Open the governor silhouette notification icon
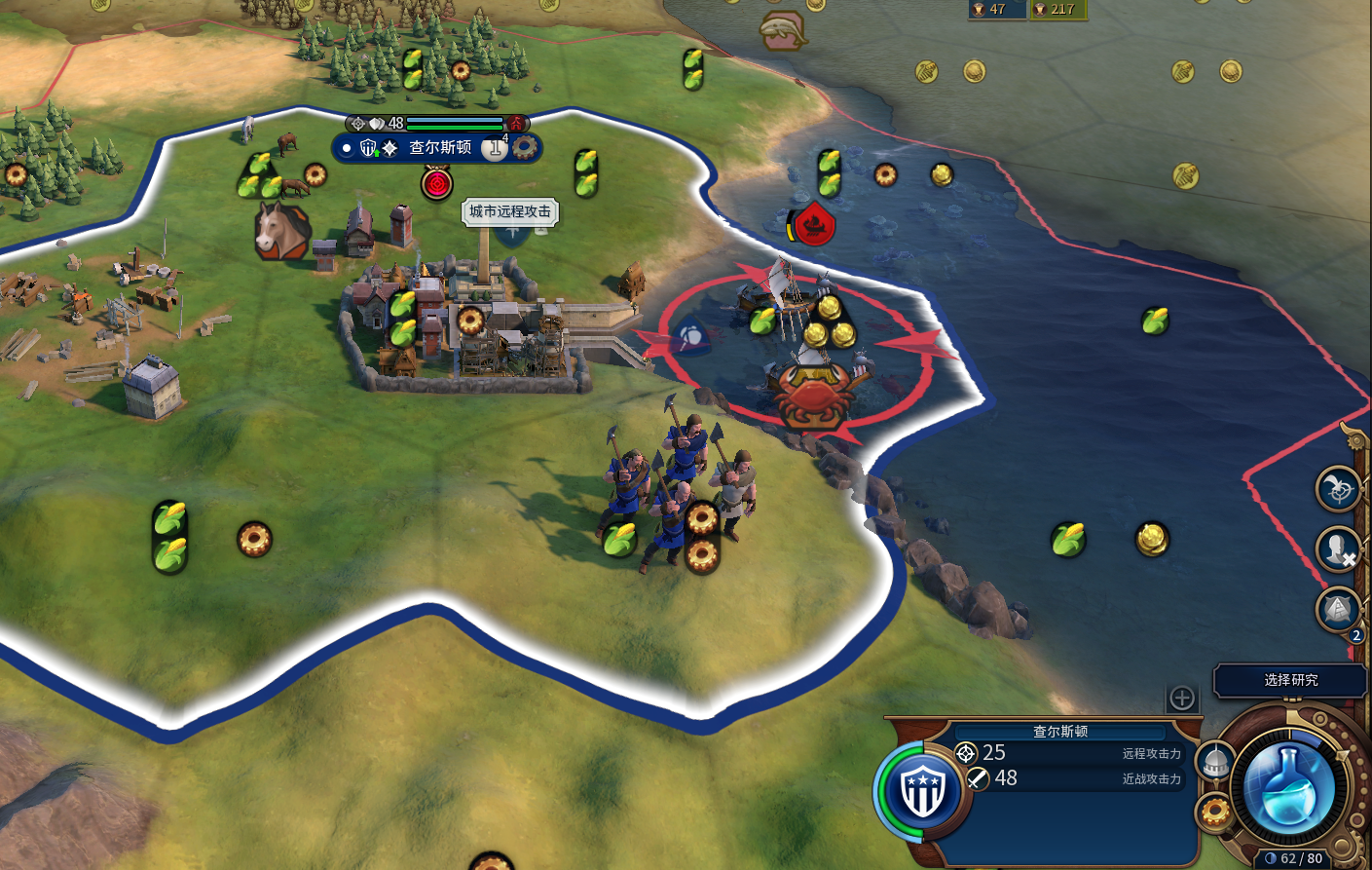The width and height of the screenshot is (1372, 870). 1338,549
